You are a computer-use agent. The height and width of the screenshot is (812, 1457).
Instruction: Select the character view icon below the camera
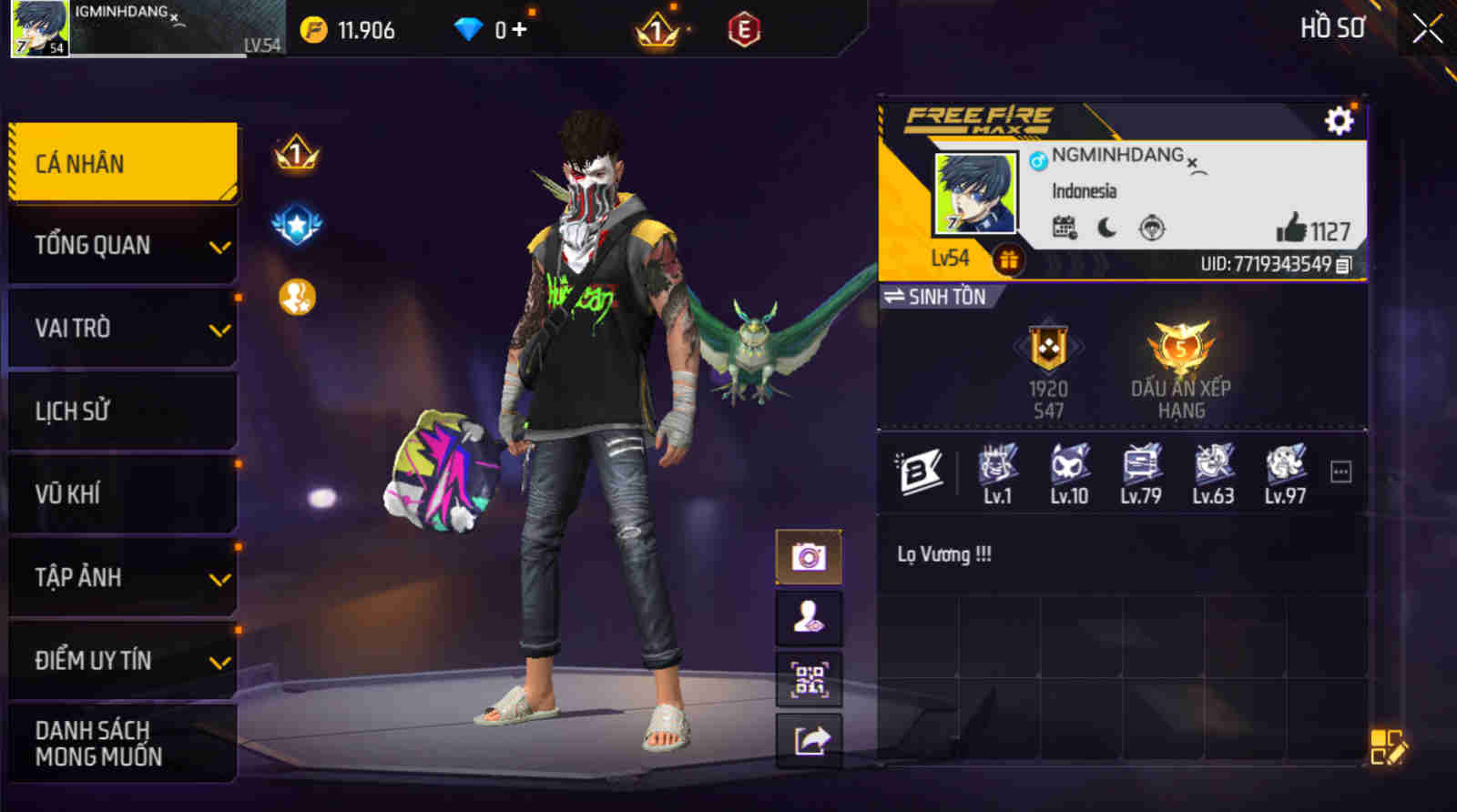coord(809,616)
